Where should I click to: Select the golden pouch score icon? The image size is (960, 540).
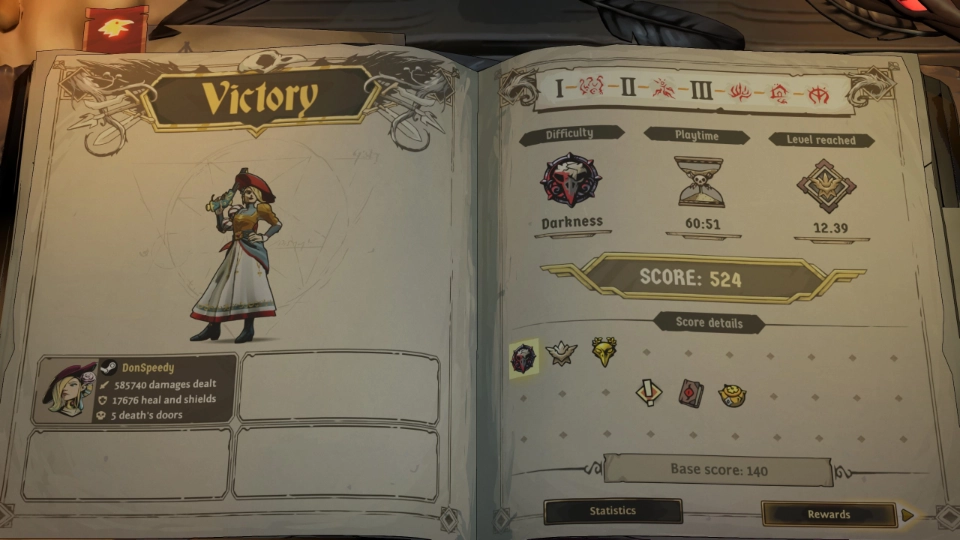click(733, 394)
